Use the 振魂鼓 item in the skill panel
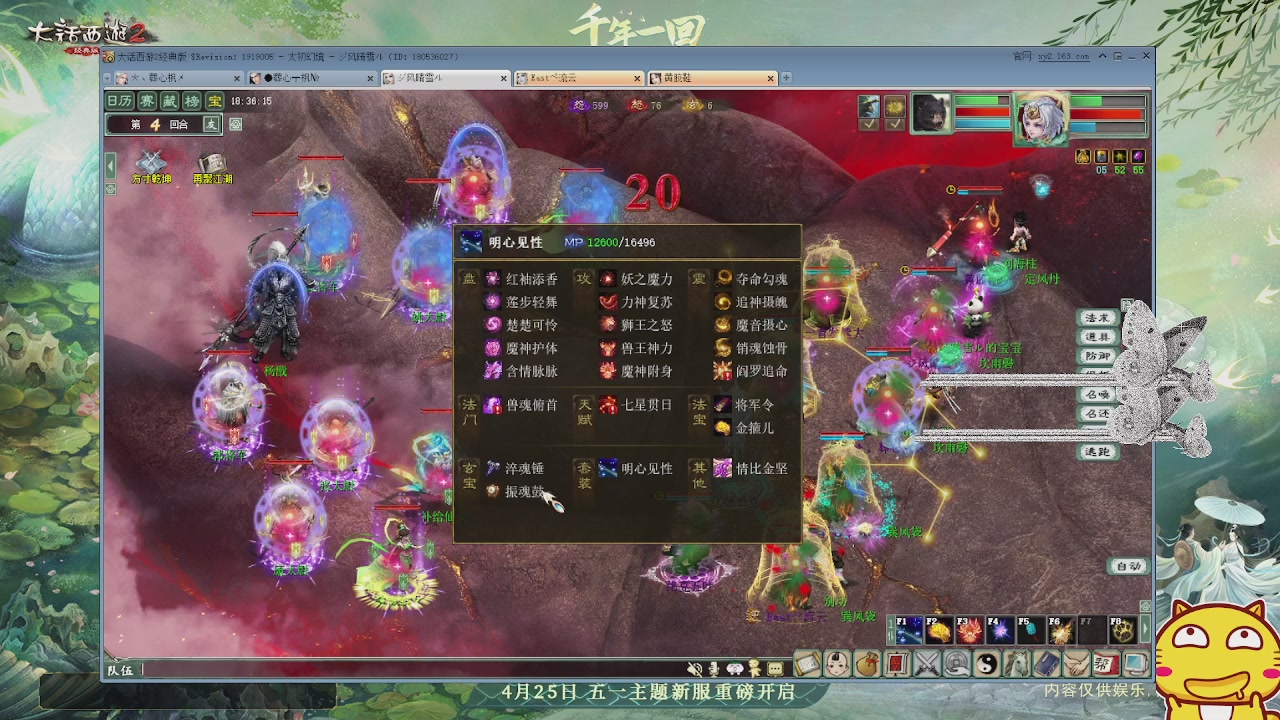The image size is (1280, 720). [x=491, y=490]
